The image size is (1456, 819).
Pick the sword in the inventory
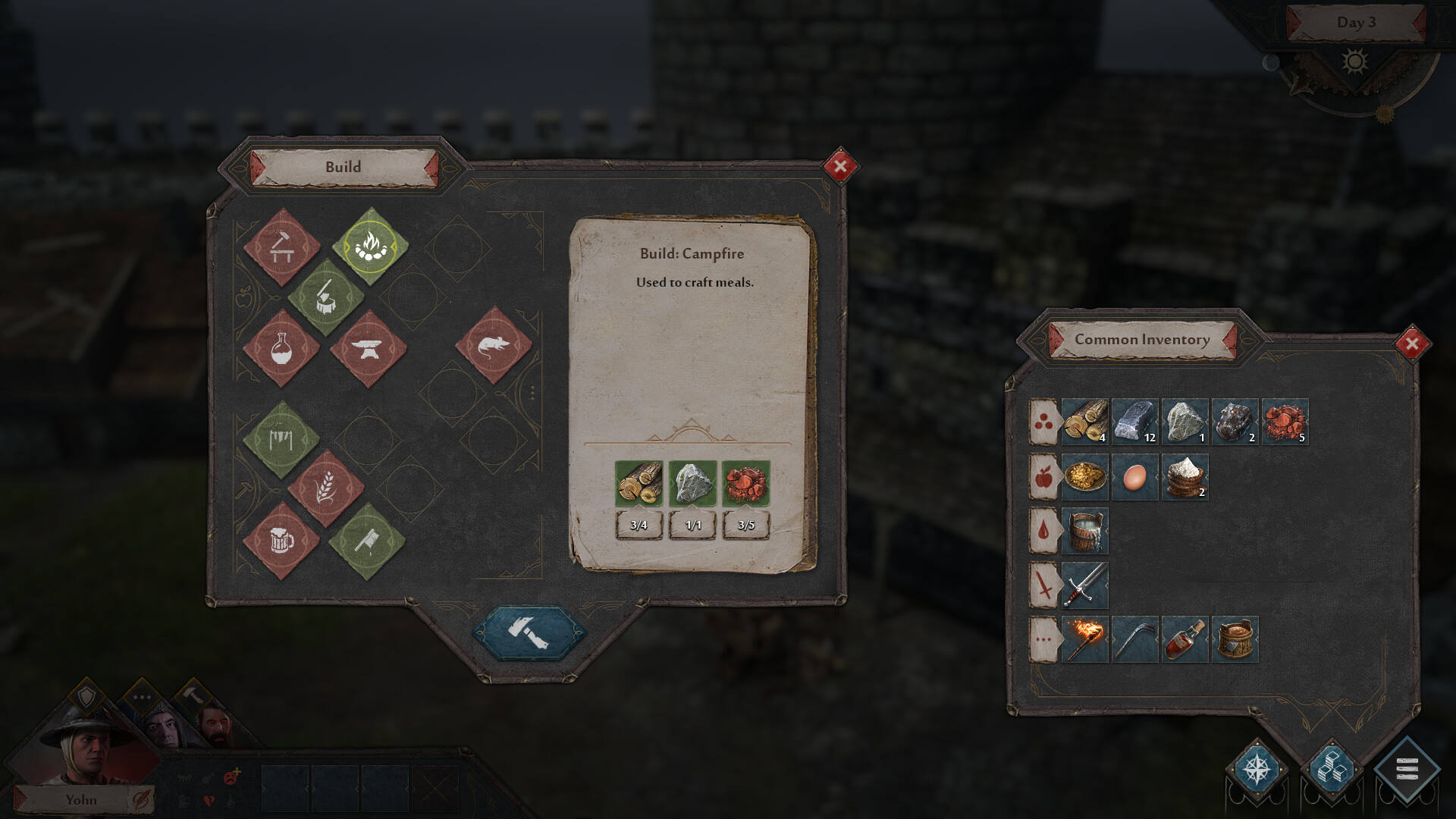click(x=1084, y=585)
